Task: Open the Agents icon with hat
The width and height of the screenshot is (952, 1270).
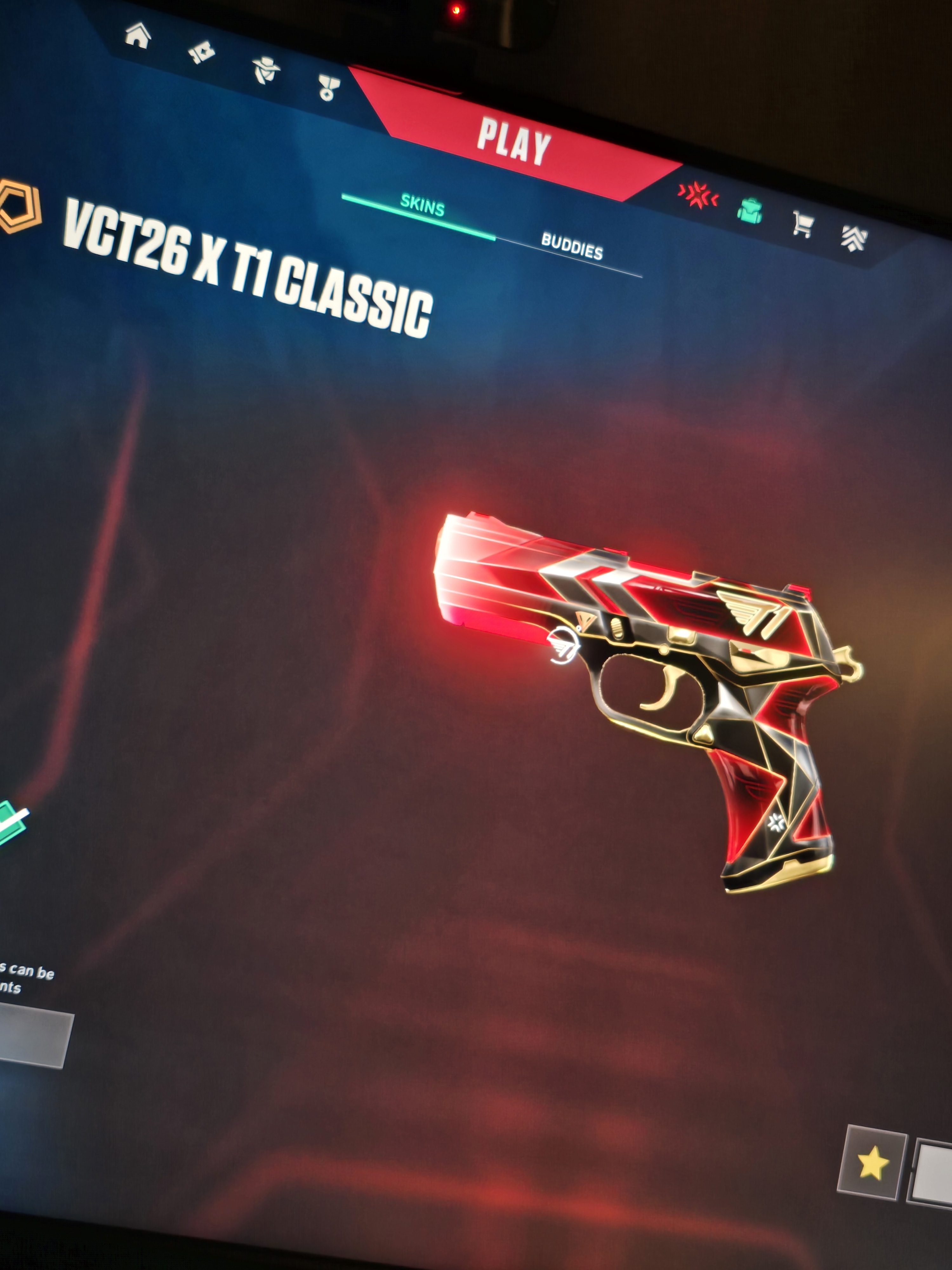Action: click(x=266, y=70)
